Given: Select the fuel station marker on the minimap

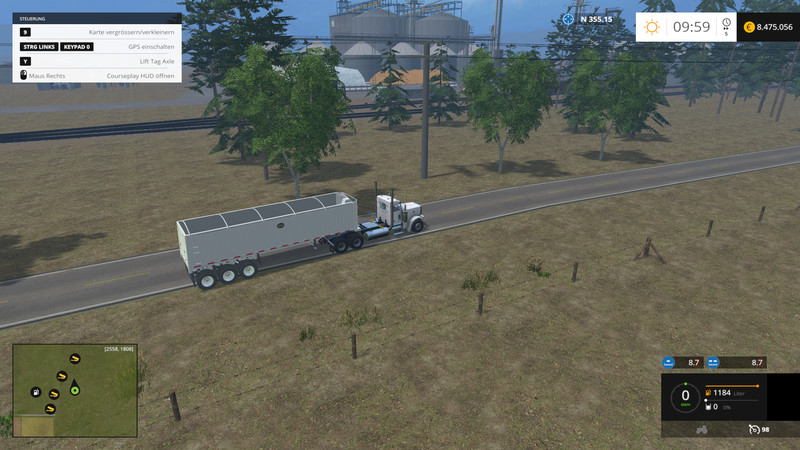Looking at the screenshot, I should [x=36, y=392].
